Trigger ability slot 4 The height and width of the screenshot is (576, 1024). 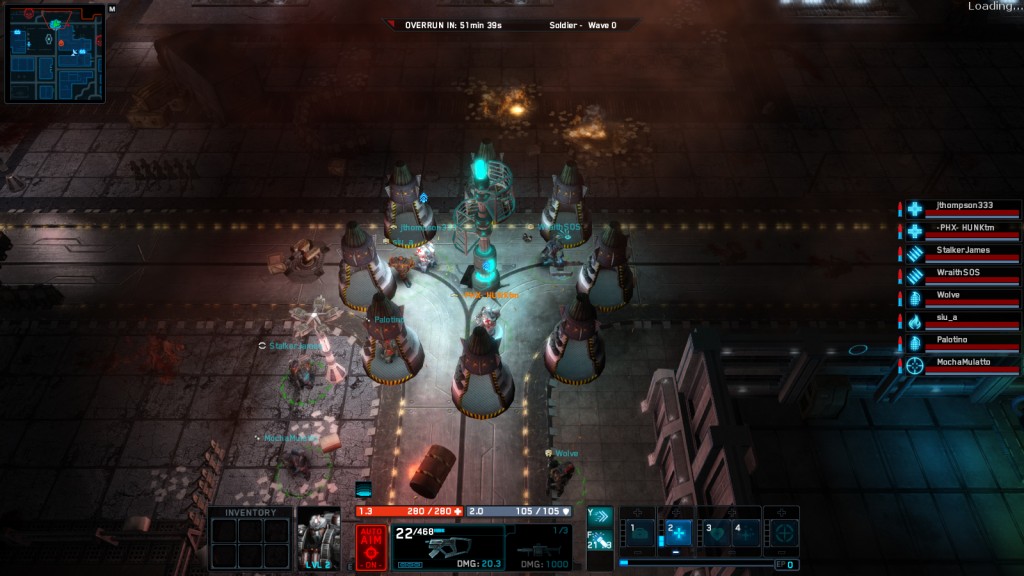pyautogui.click(x=745, y=533)
